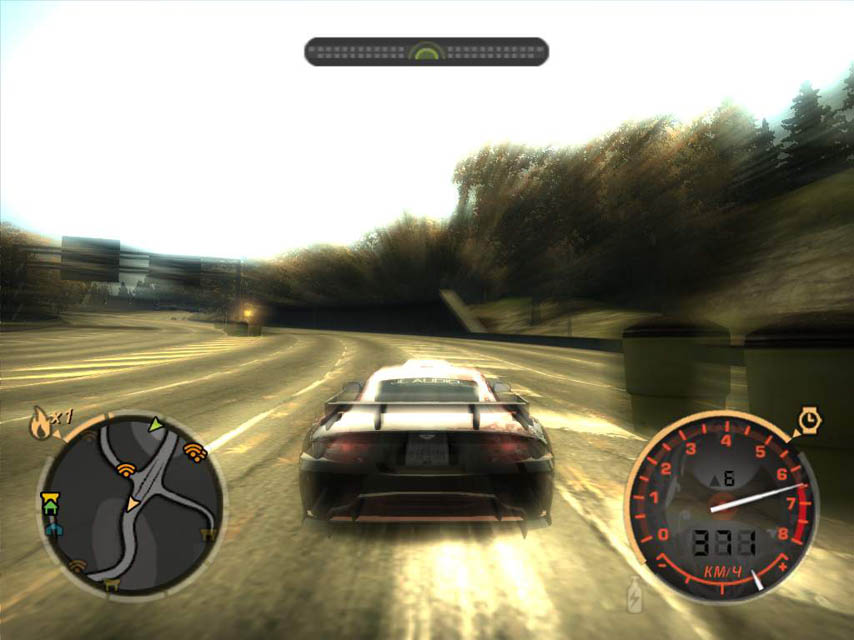Click the circular minimap
The width and height of the screenshot is (854, 640).
coord(131,505)
